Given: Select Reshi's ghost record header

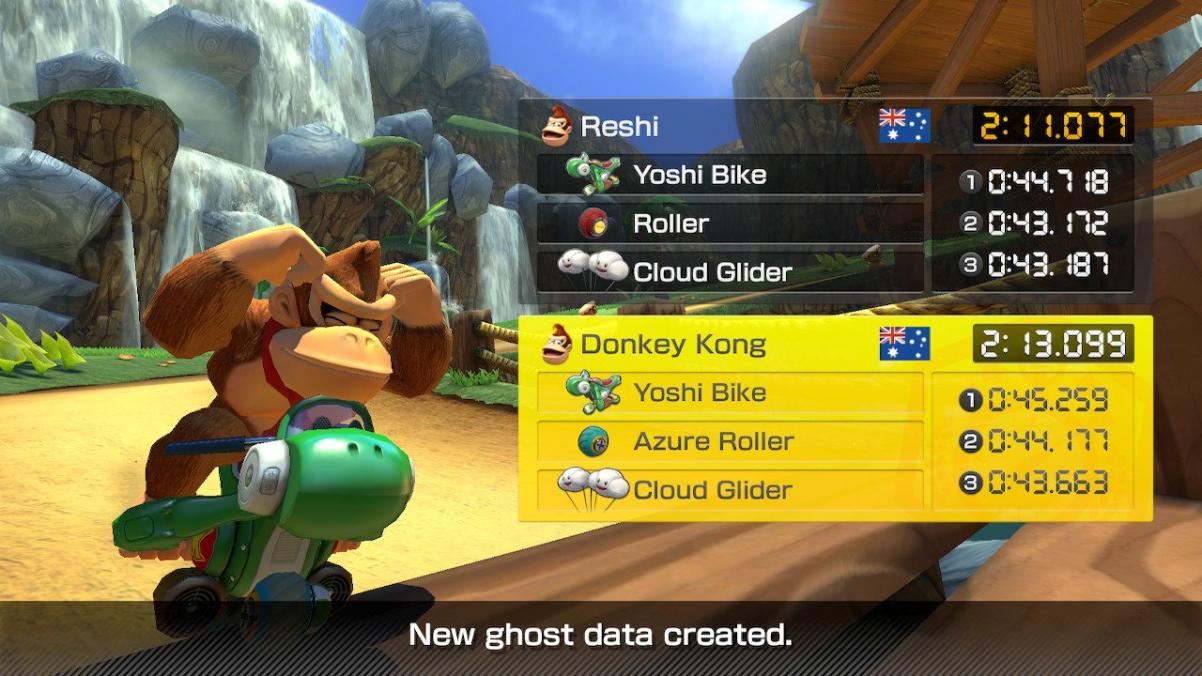Looking at the screenshot, I should (700, 127).
